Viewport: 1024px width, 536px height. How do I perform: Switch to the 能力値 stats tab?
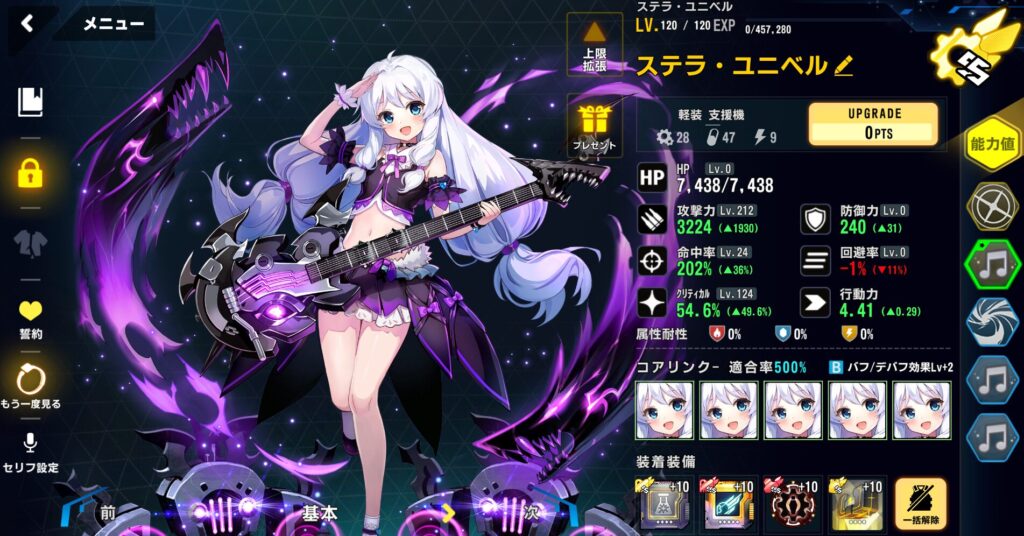point(992,146)
